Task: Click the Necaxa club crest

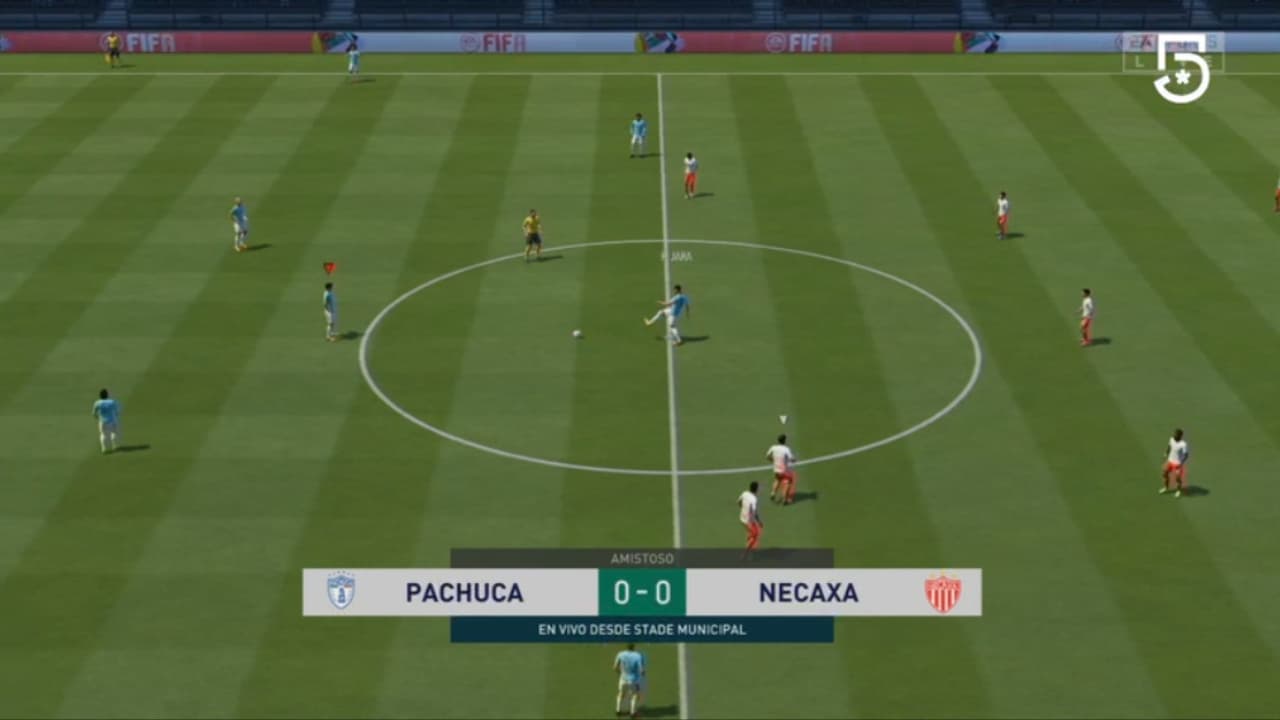Action: point(942,592)
